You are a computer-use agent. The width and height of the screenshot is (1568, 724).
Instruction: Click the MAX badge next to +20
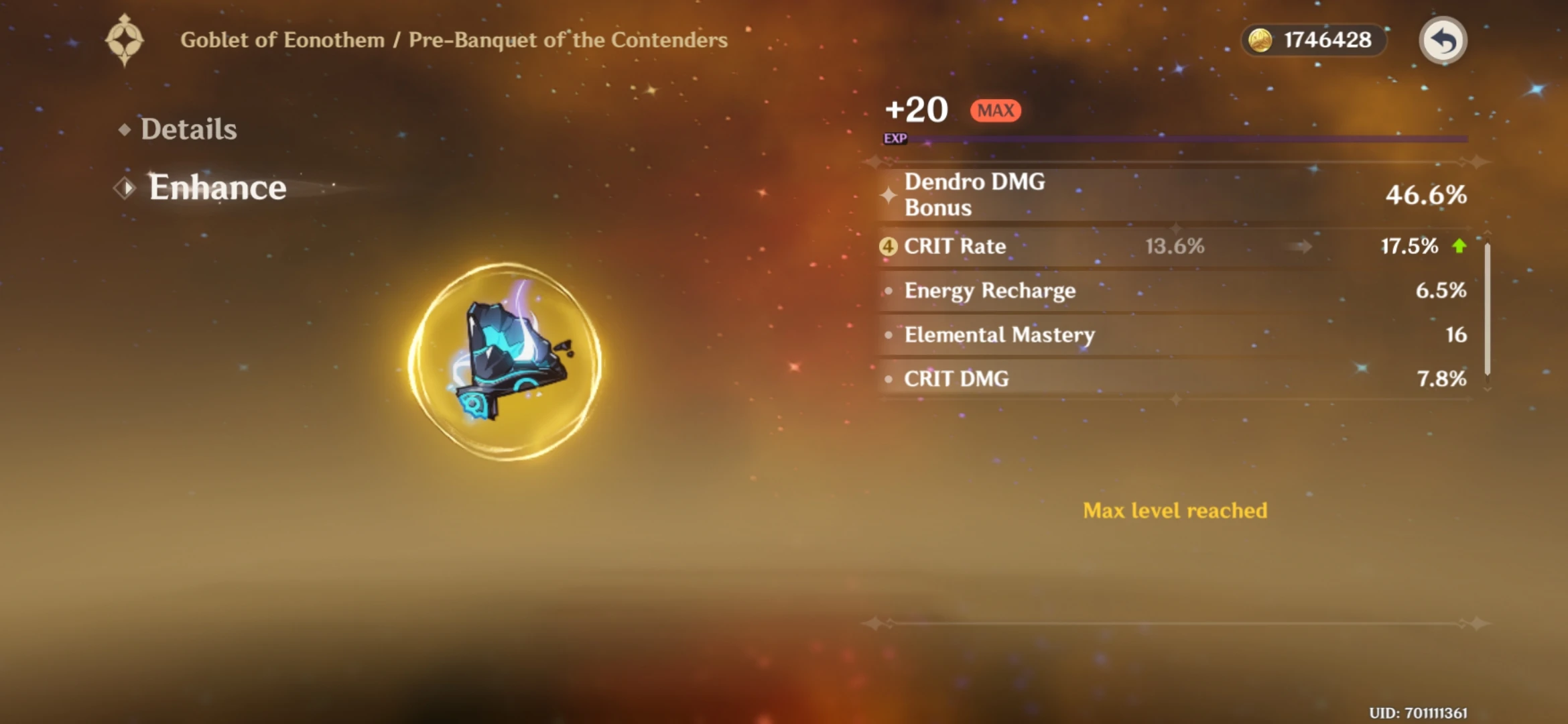(994, 110)
